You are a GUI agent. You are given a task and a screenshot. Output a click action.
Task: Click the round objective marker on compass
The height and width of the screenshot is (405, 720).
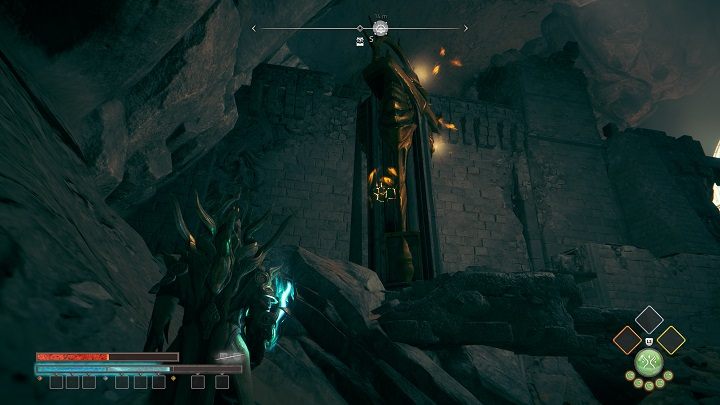pyautogui.click(x=380, y=28)
